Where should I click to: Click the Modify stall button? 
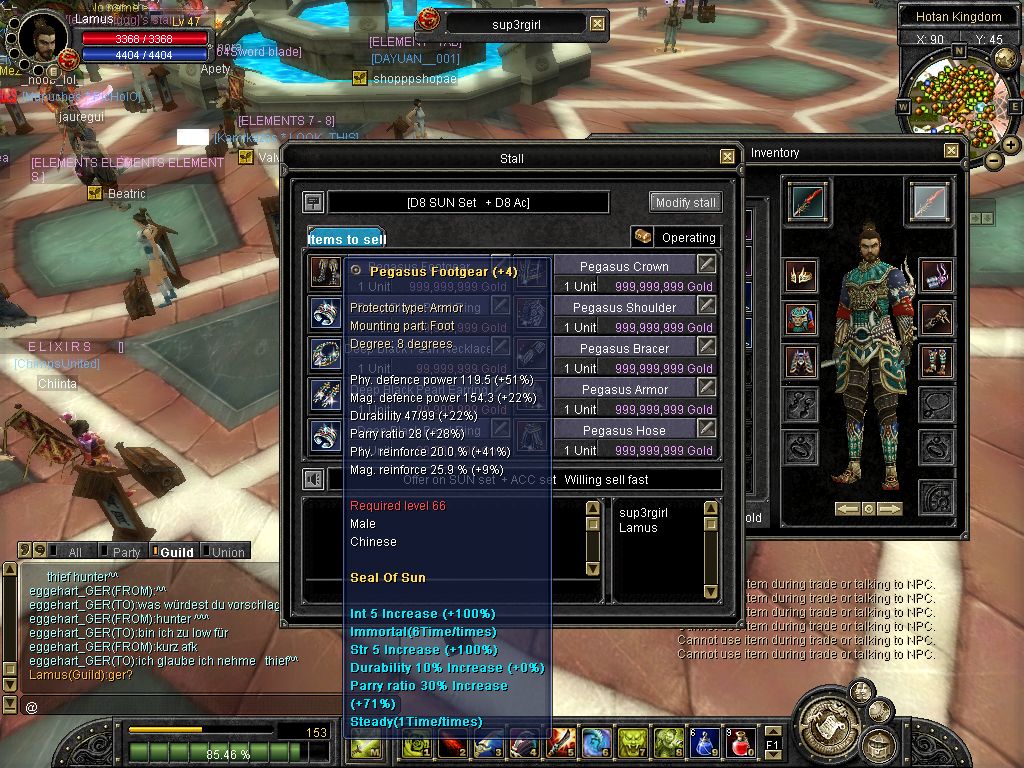[685, 202]
